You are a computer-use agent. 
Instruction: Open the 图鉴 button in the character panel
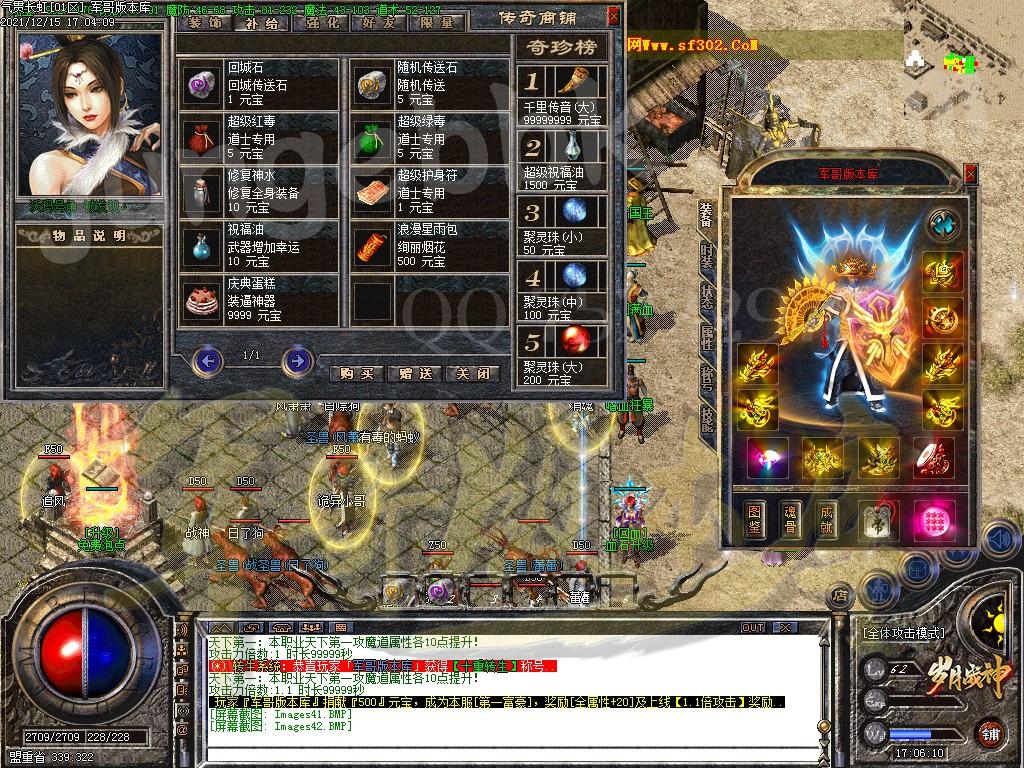point(755,520)
